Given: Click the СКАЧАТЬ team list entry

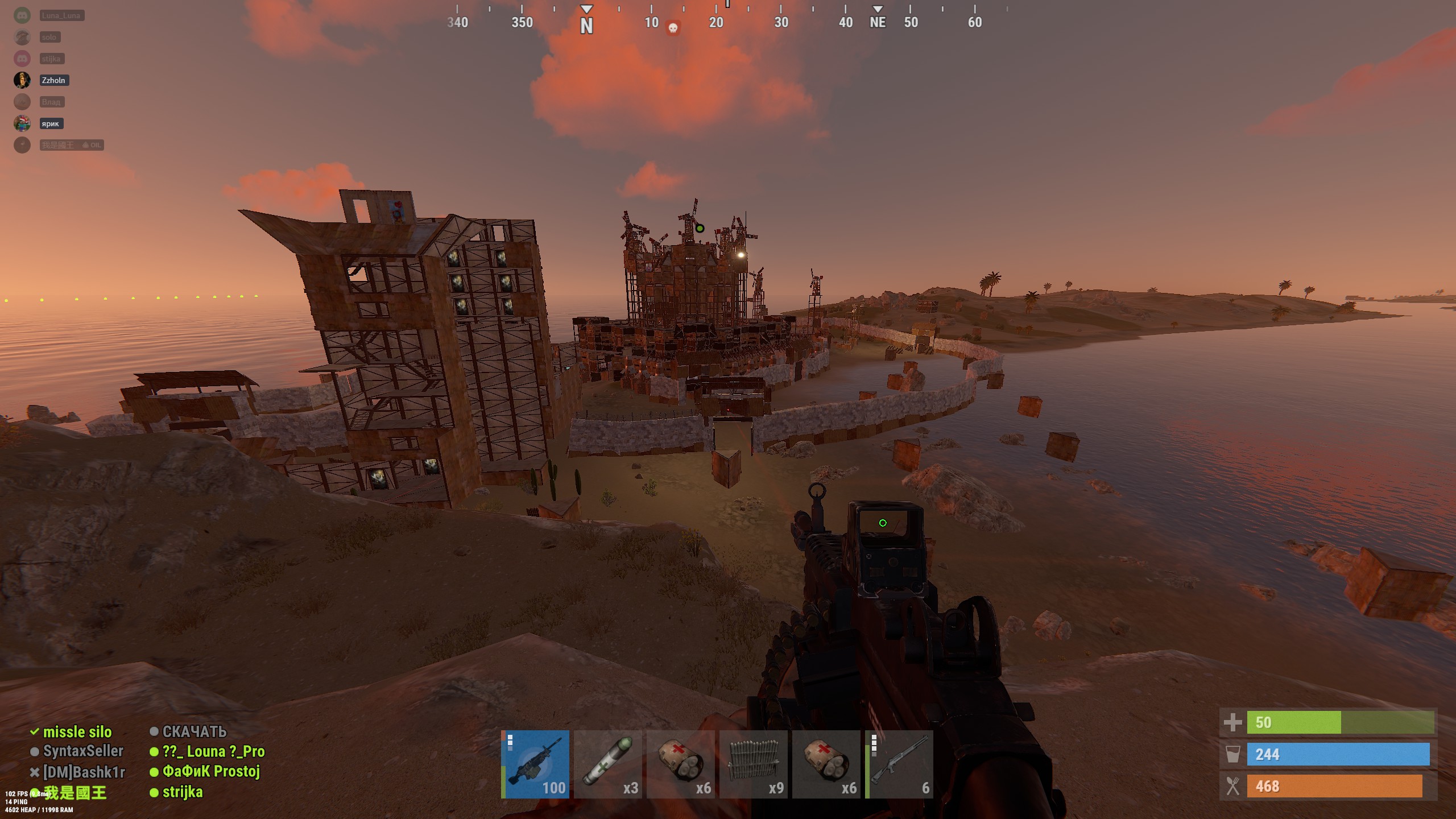Looking at the screenshot, I should click(194, 731).
